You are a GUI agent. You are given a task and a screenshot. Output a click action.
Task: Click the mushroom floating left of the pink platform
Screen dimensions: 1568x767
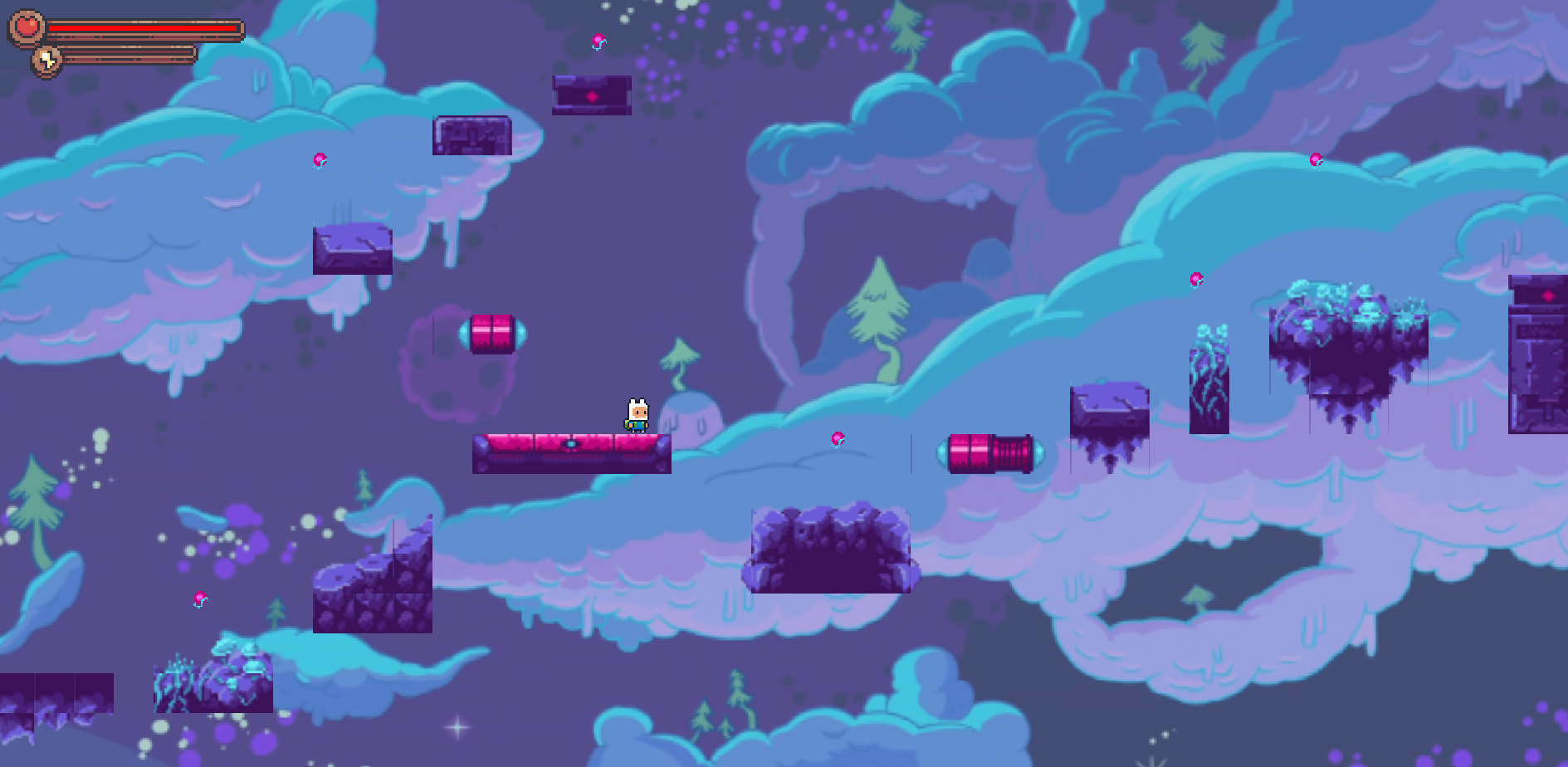coord(320,159)
